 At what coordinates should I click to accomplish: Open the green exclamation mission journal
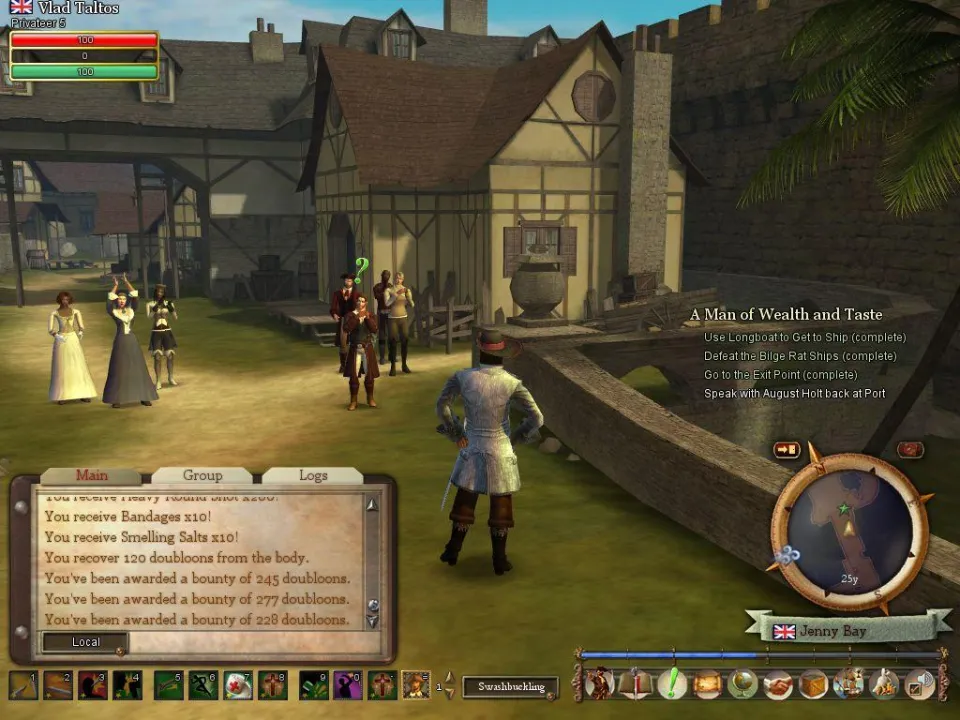[x=671, y=684]
